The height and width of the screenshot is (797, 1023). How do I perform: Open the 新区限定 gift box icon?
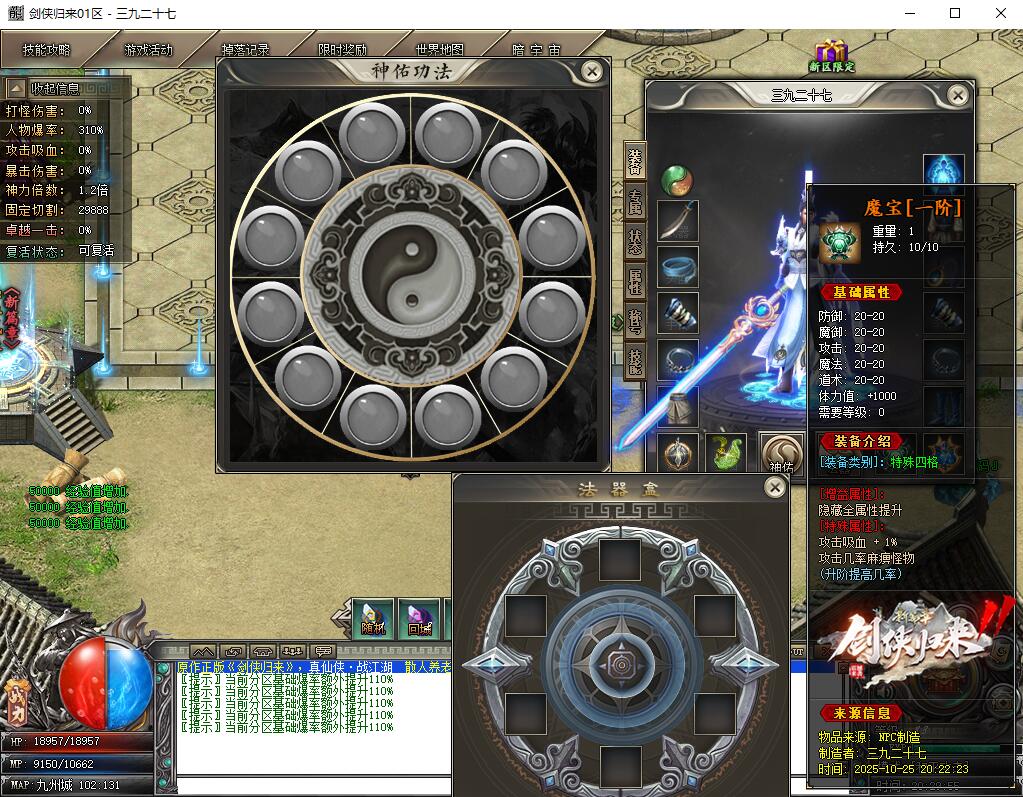tap(830, 56)
